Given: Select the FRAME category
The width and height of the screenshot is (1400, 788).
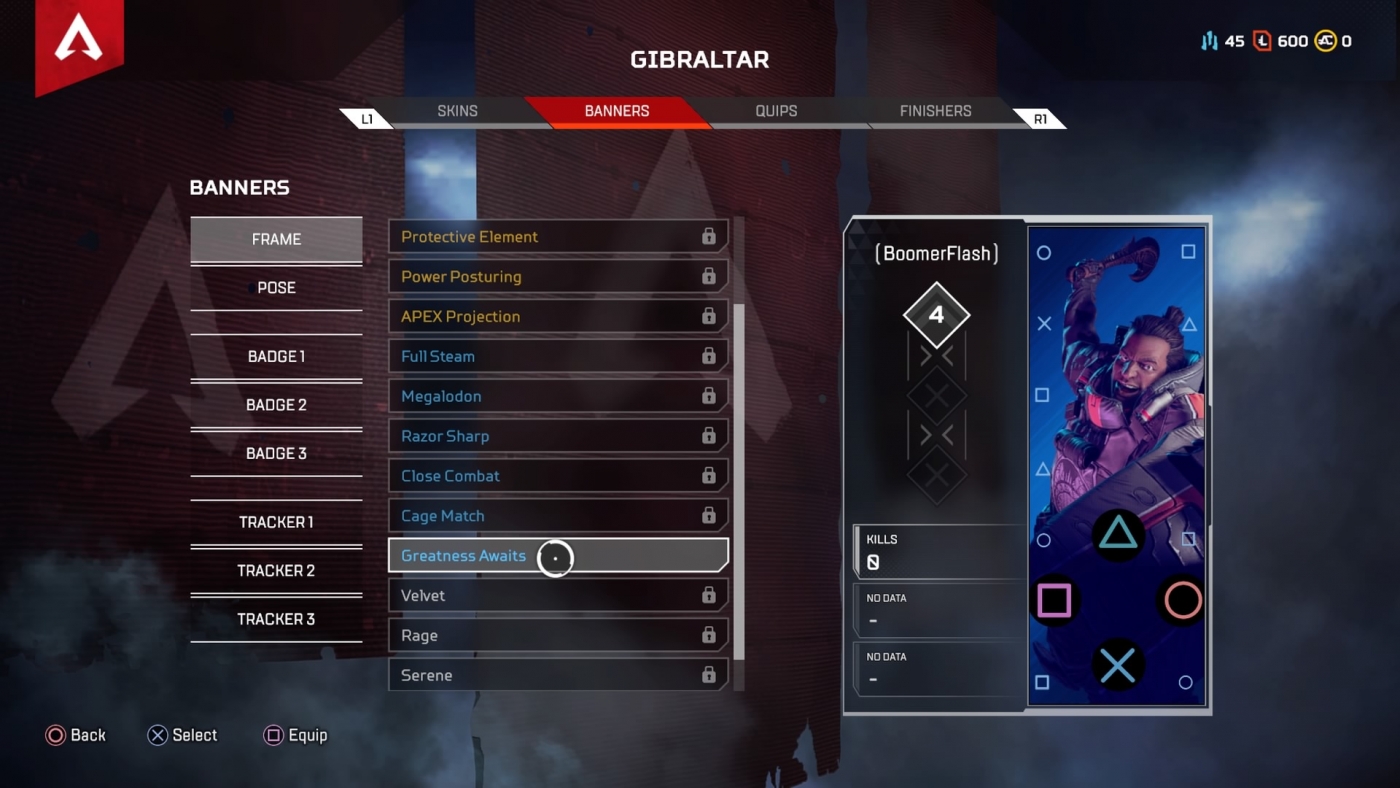Looking at the screenshot, I should [276, 239].
